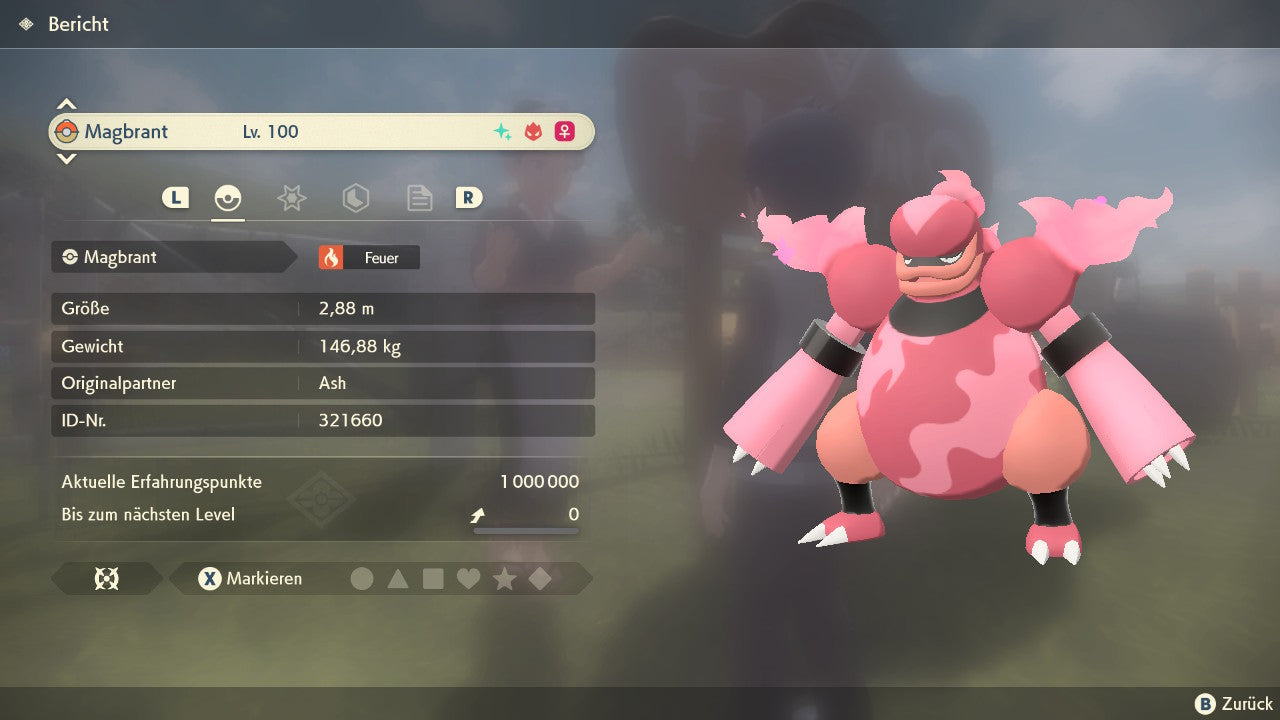Toggle the heart marking
Screen dimensions: 1280x720
(468, 579)
